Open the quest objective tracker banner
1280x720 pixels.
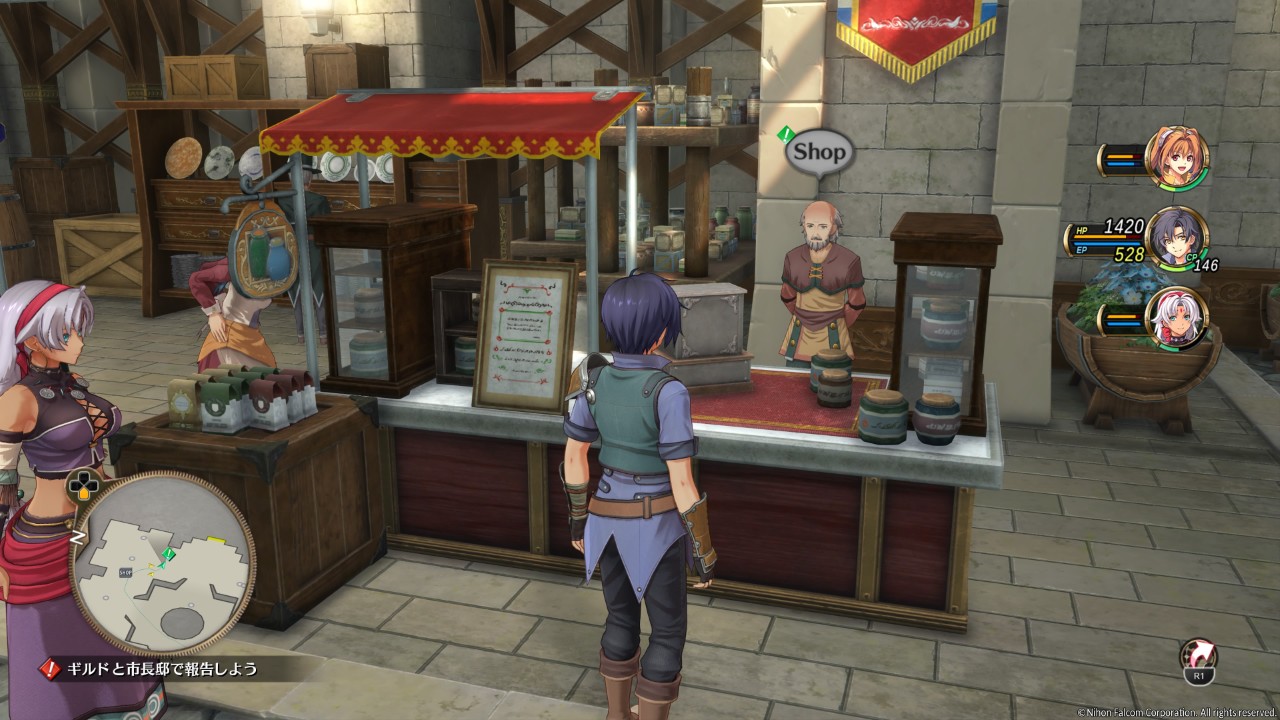(x=150, y=668)
